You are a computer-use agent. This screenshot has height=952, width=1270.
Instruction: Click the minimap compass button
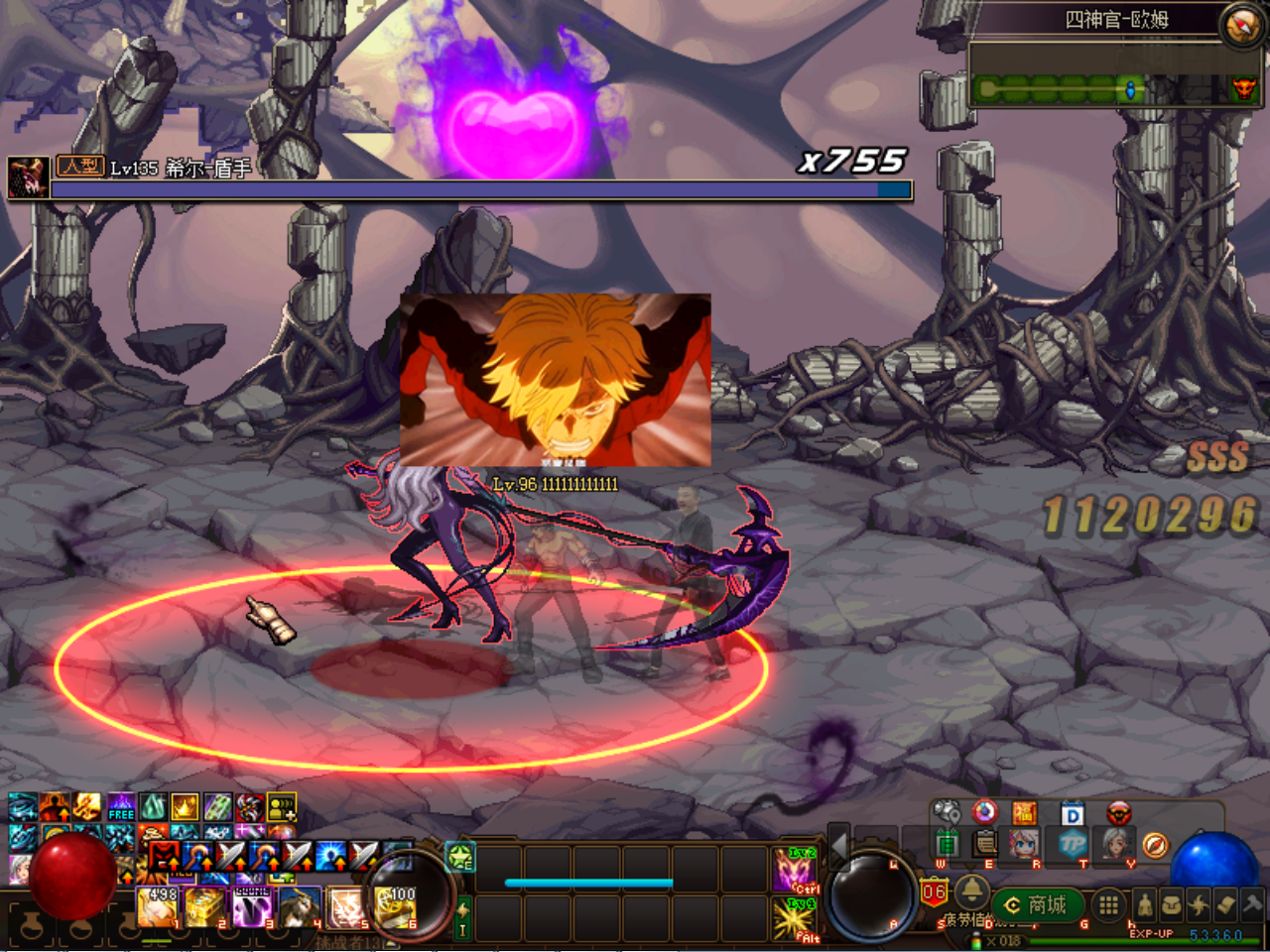(1241, 26)
